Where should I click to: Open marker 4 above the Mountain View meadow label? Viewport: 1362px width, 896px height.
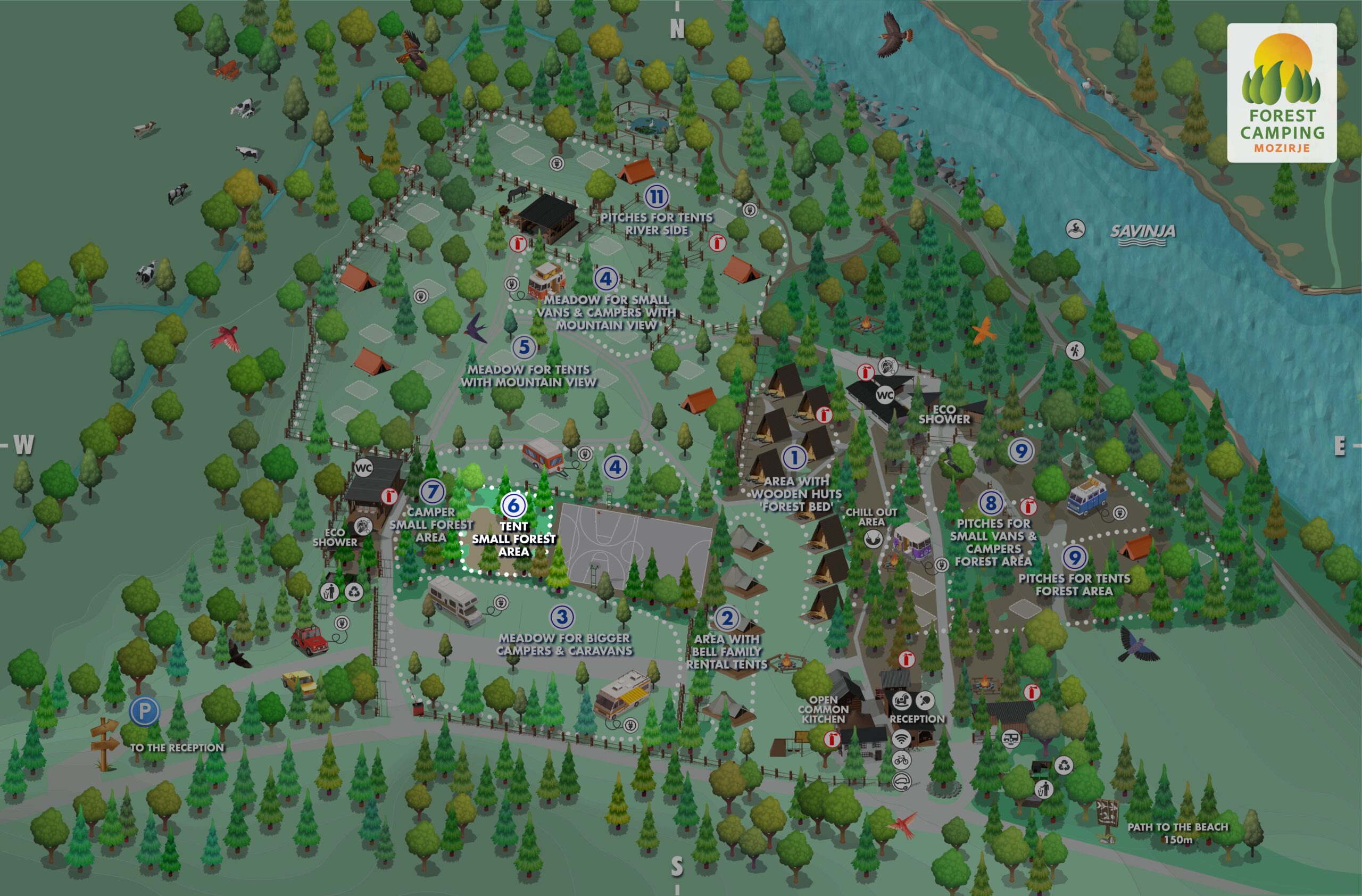[x=606, y=279]
